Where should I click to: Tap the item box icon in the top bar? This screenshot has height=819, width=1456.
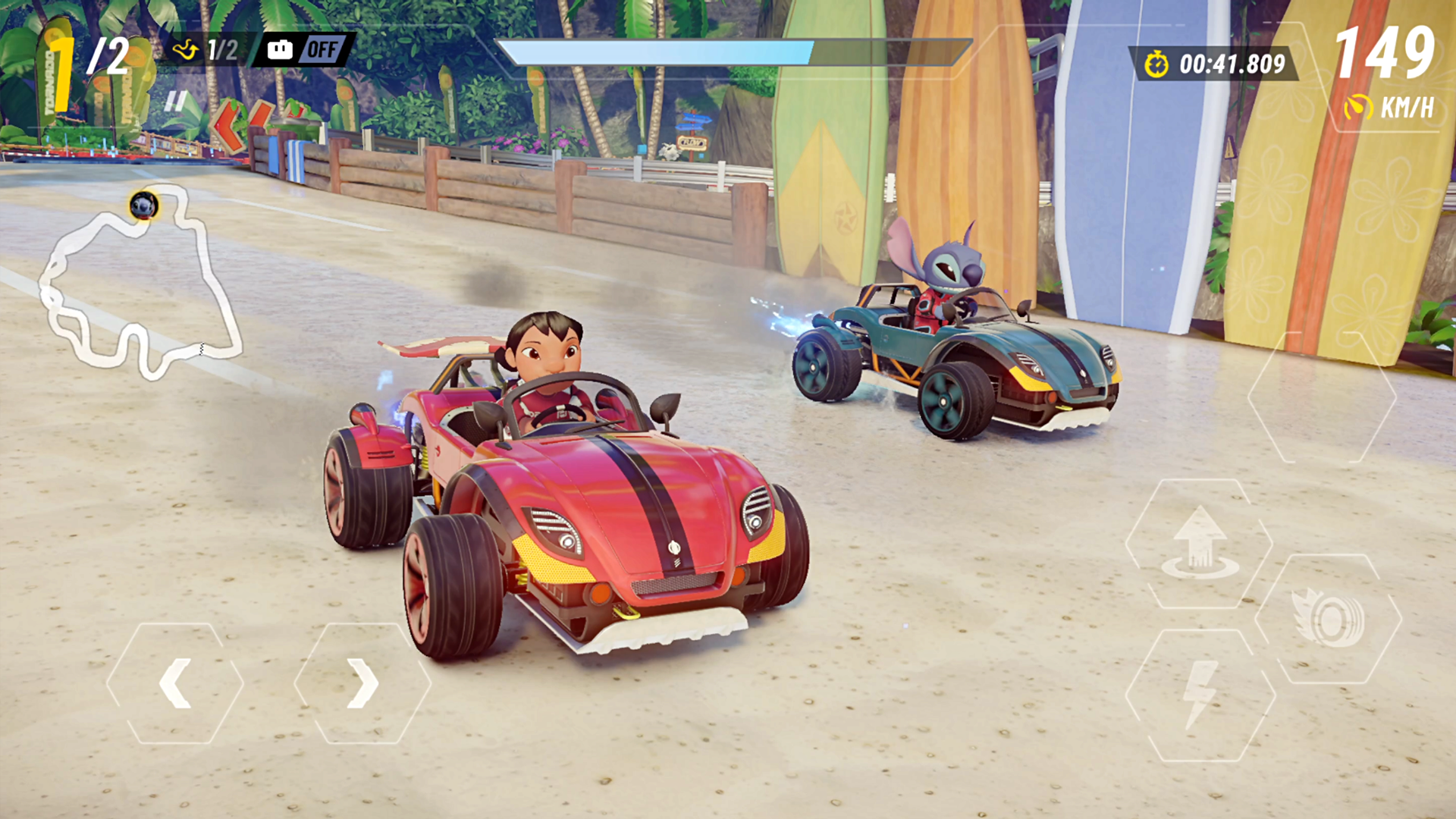click(281, 50)
